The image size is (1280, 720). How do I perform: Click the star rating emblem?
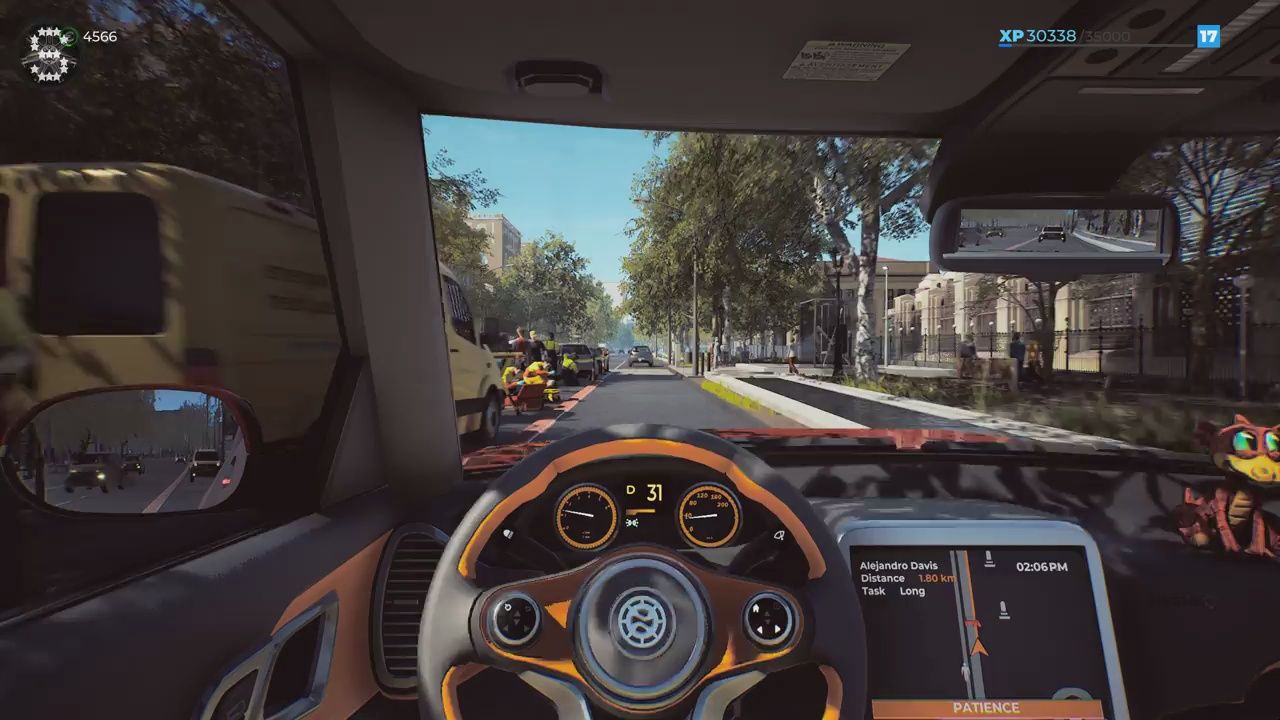[48, 53]
